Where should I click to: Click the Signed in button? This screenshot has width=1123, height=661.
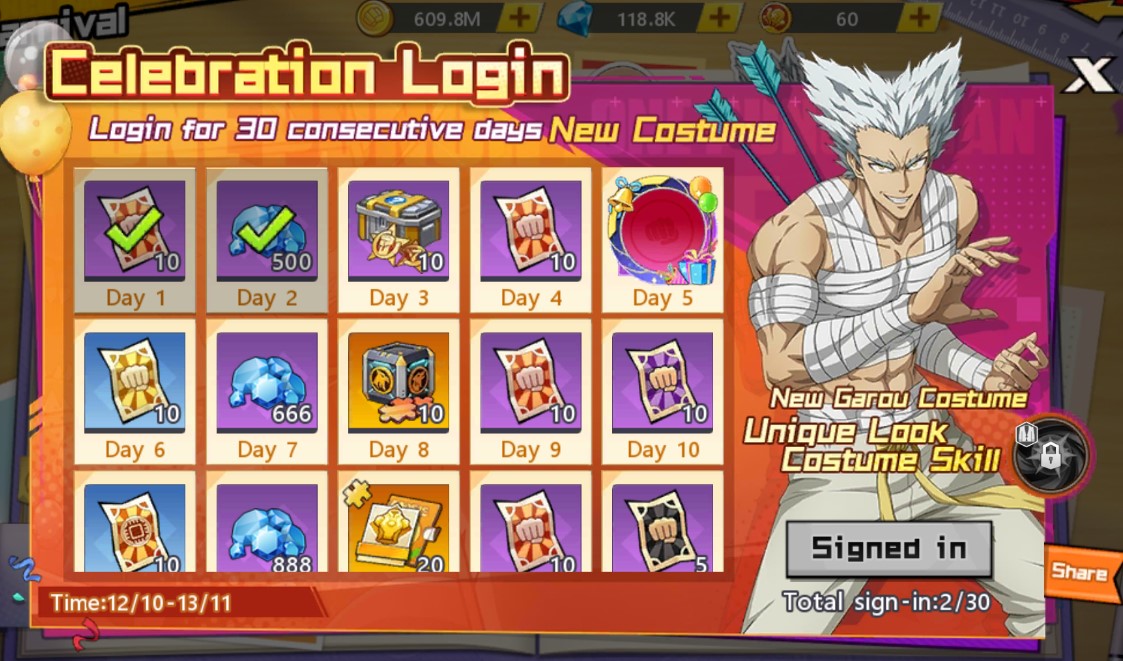pyautogui.click(x=888, y=548)
